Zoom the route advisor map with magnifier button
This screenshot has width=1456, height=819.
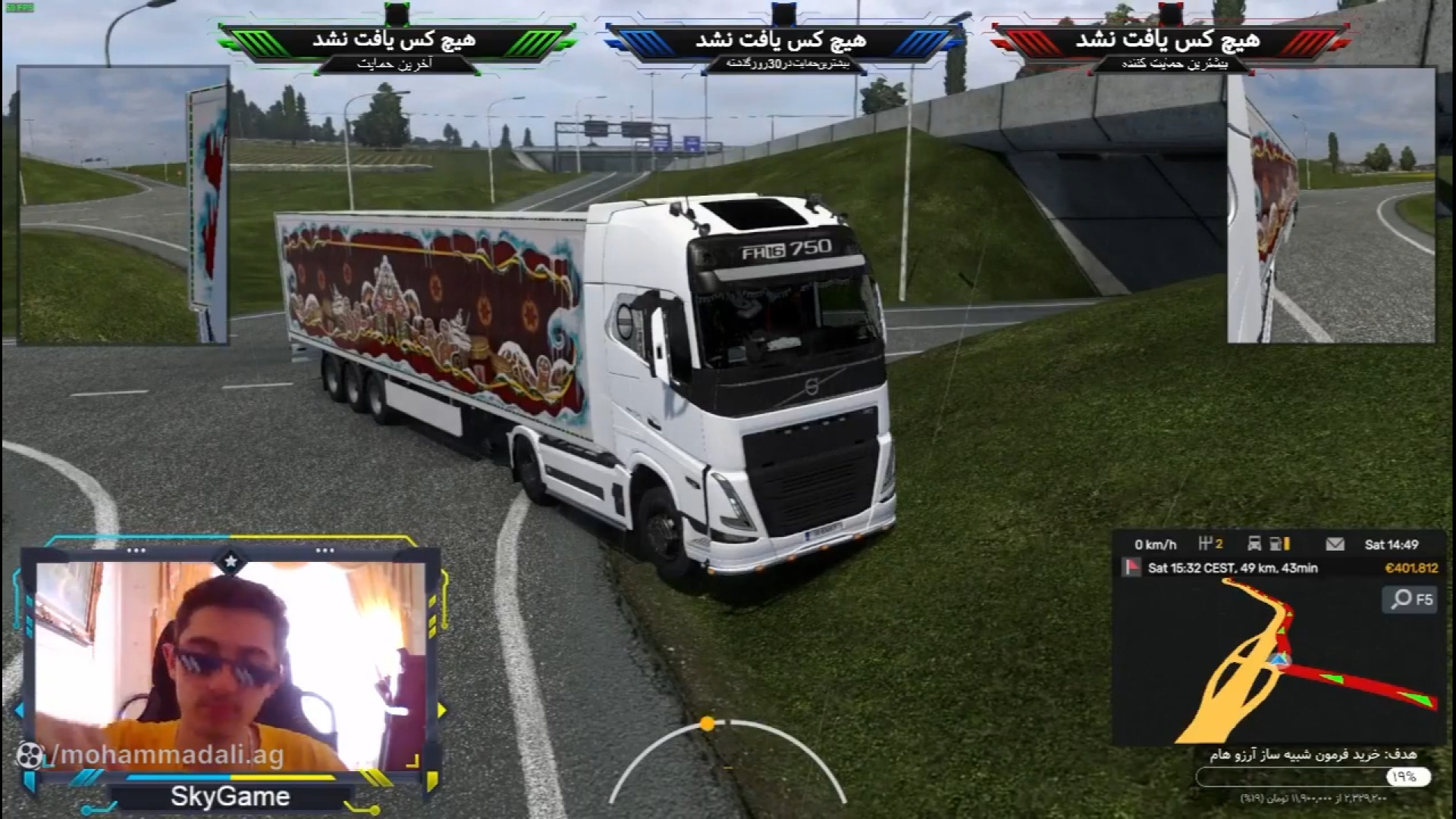[1410, 600]
